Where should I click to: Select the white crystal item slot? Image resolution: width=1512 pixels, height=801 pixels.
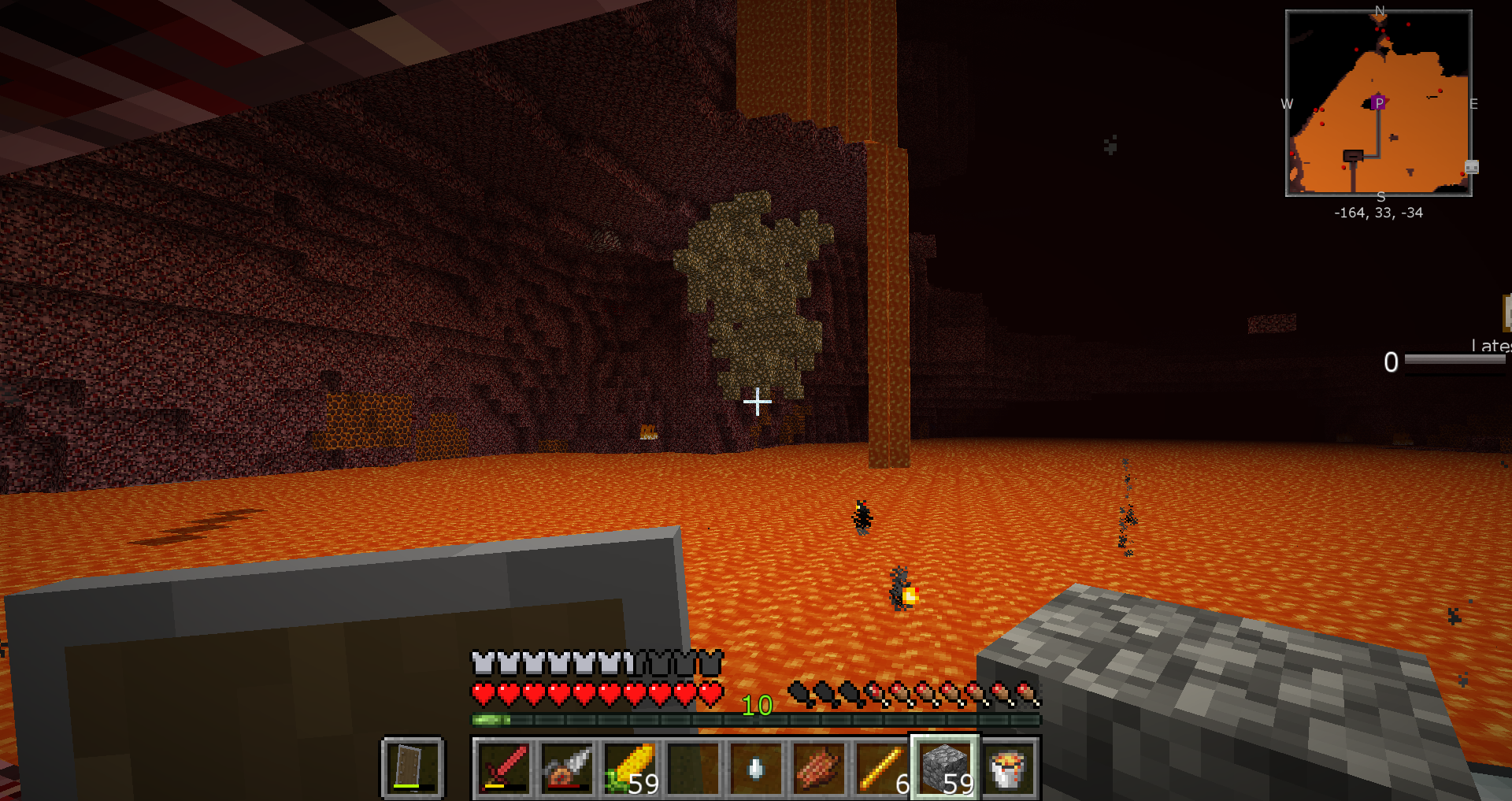pyautogui.click(x=756, y=768)
